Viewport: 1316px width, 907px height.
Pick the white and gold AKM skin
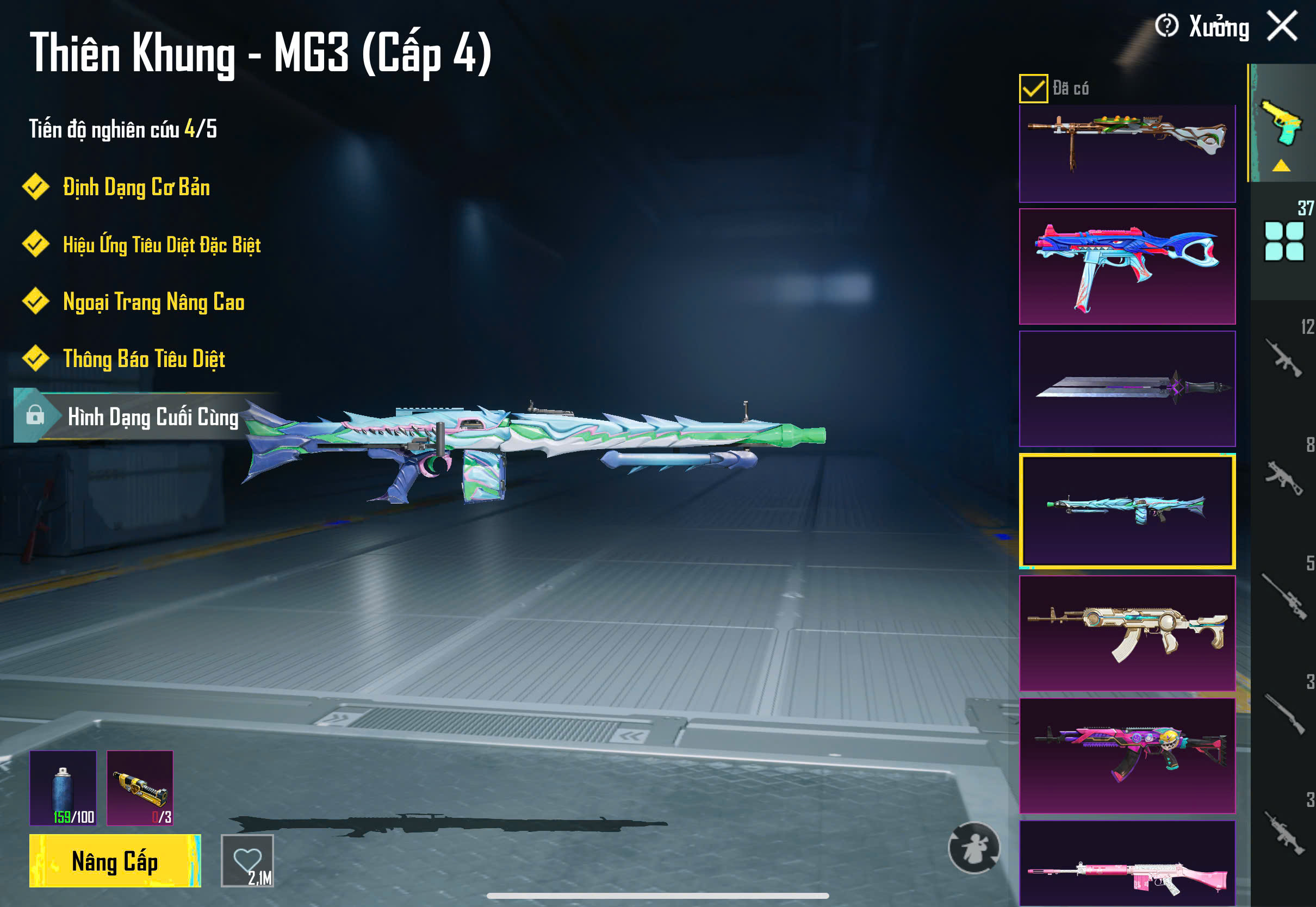point(1127,633)
